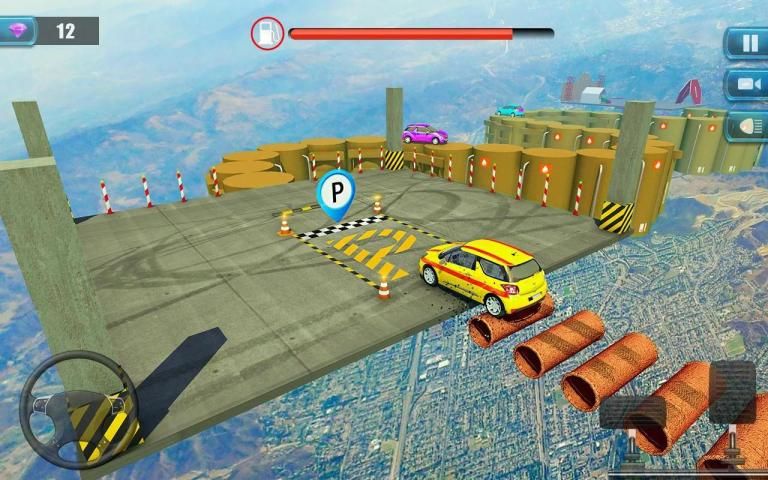Tap the tall accelerator pedal
This screenshot has width=768, height=480.
(732, 392)
